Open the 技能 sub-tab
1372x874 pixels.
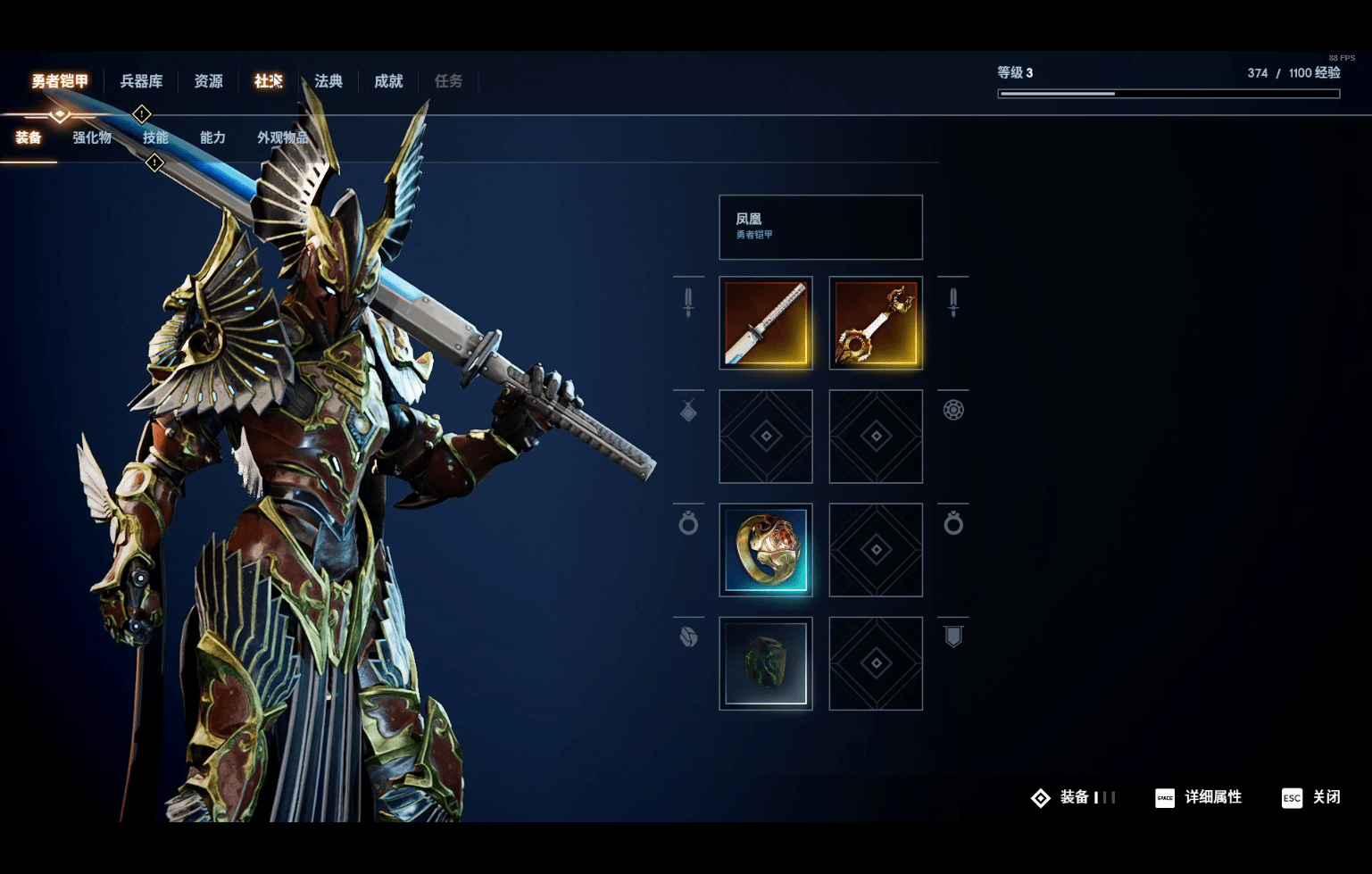(155, 137)
